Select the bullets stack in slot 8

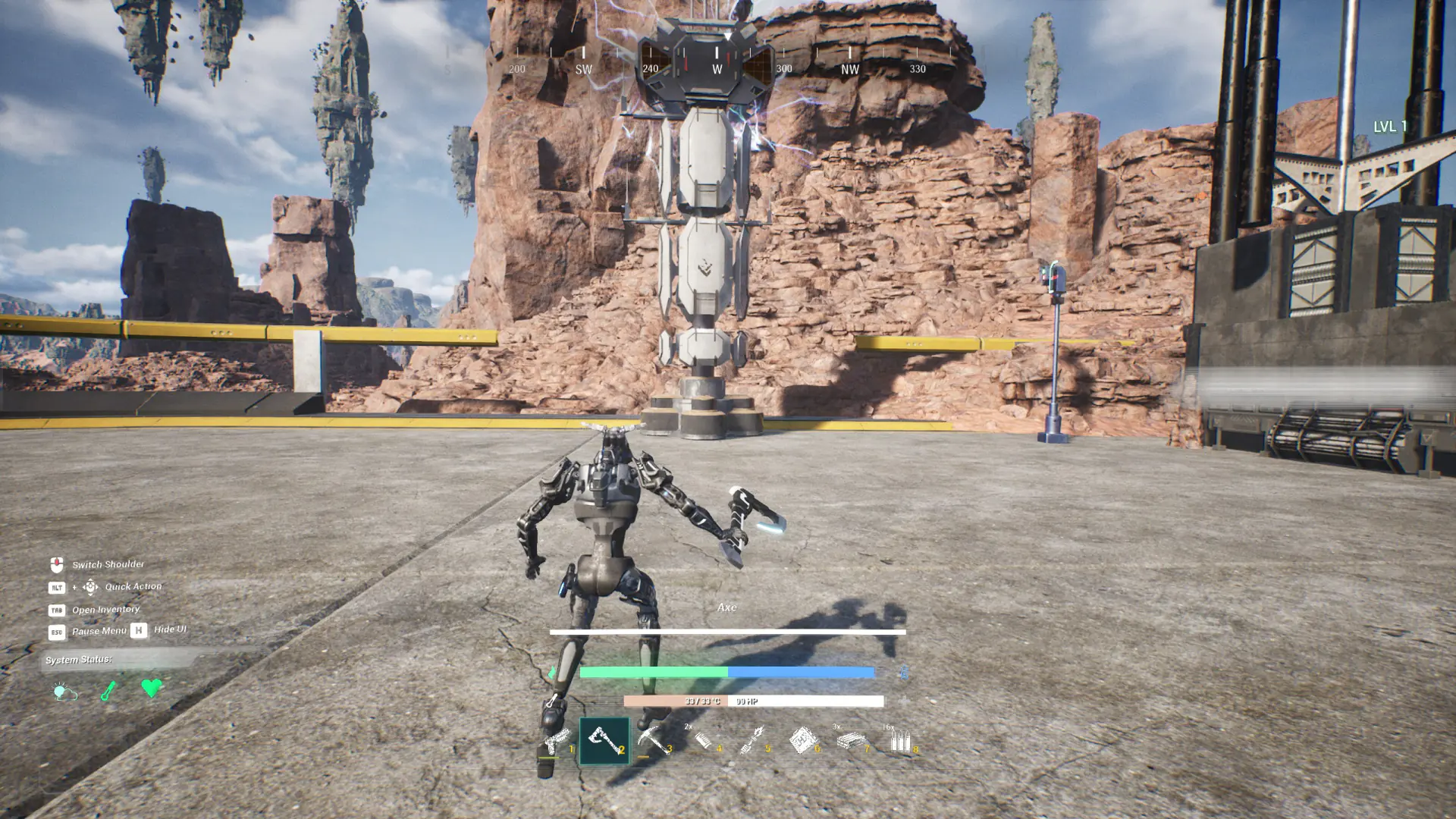[899, 740]
